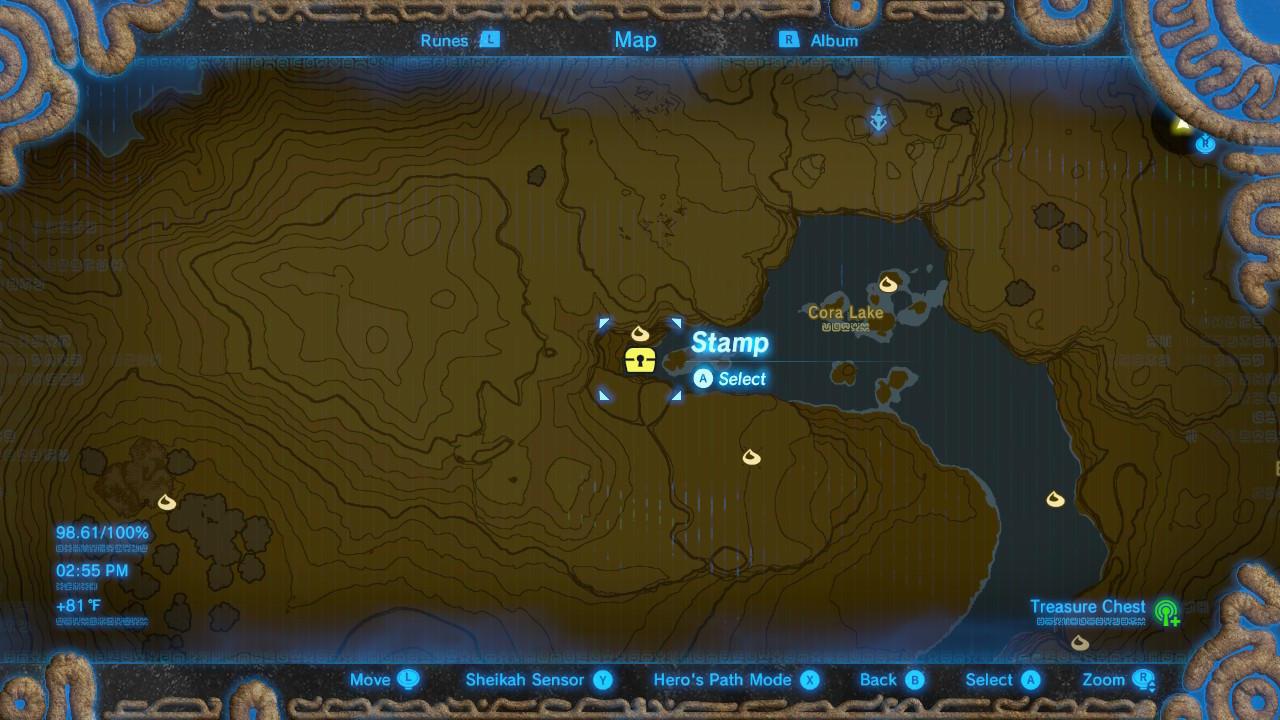Image resolution: width=1280 pixels, height=720 pixels.
Task: Open the Album panel
Action: tap(832, 40)
